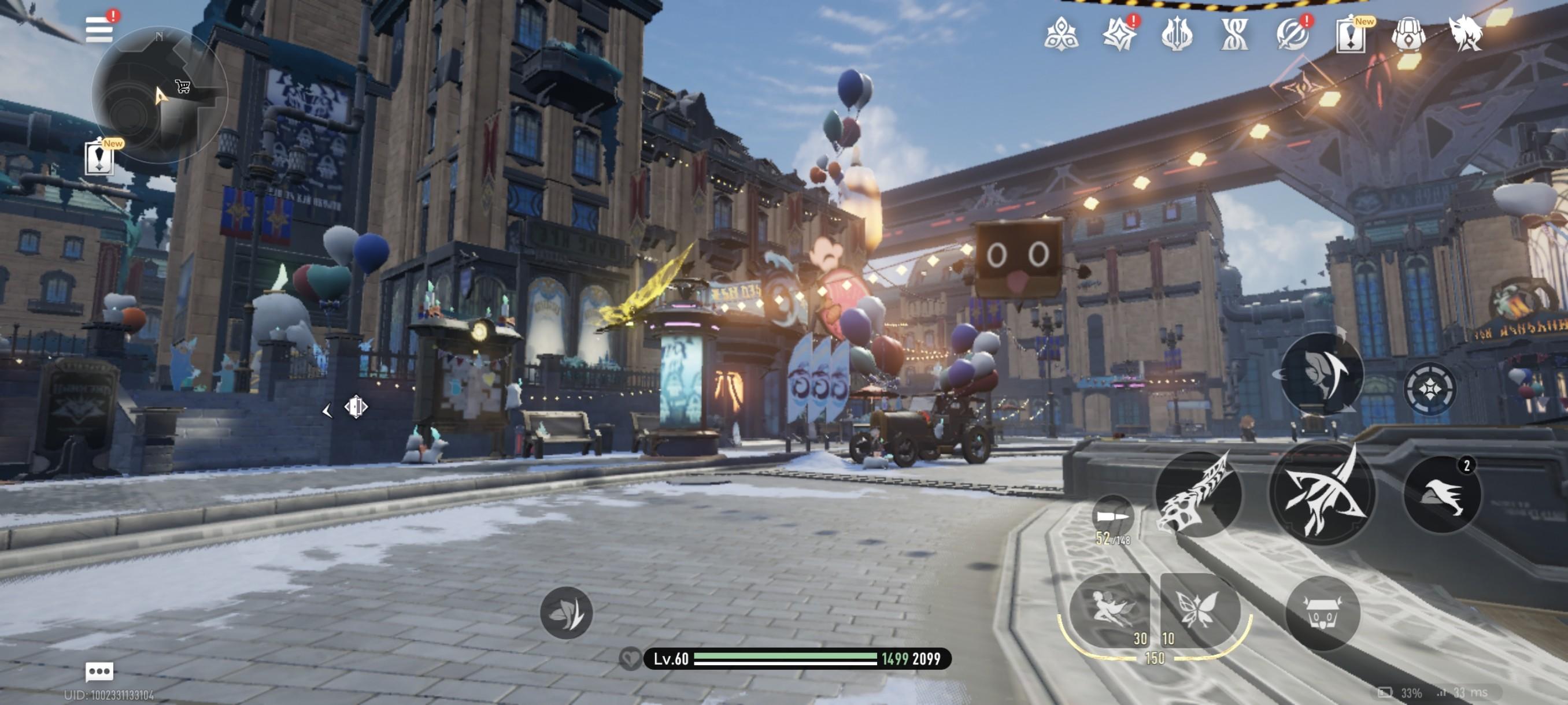Tap the character swap portrait button
The image size is (1568, 705).
(x=1321, y=372)
